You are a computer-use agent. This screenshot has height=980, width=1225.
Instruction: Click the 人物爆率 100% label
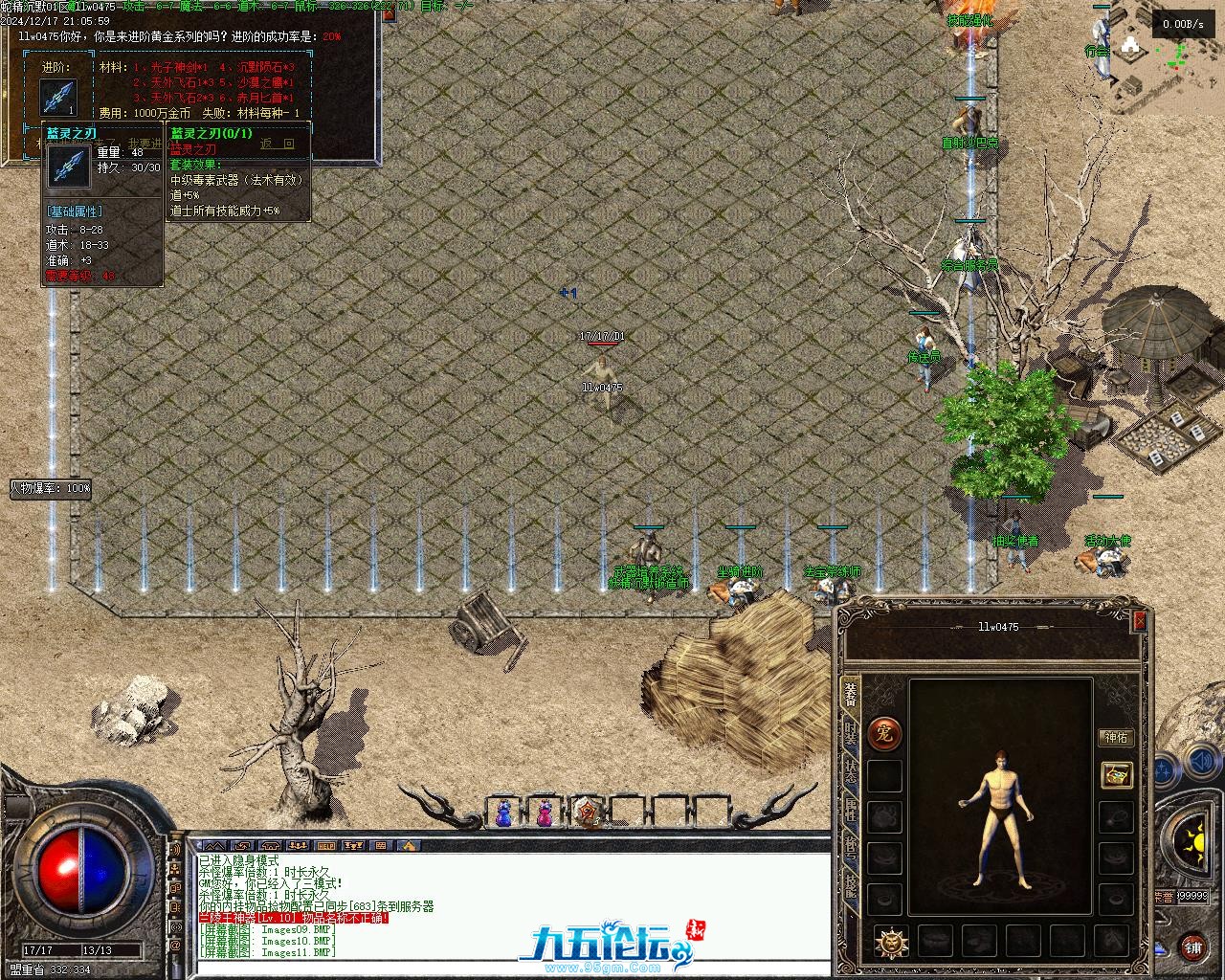51,488
